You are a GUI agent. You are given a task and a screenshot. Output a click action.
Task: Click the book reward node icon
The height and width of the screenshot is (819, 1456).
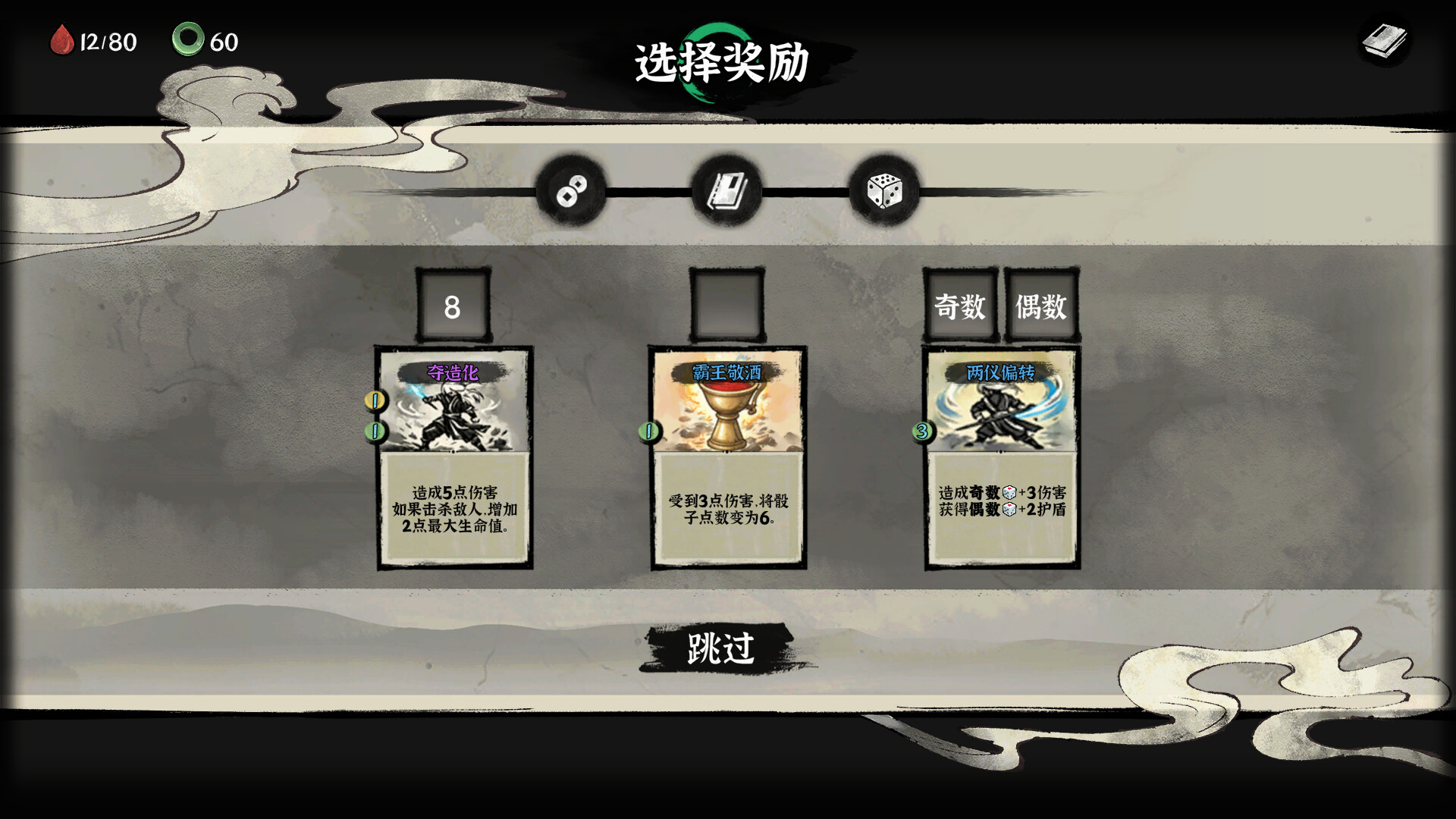click(x=726, y=192)
